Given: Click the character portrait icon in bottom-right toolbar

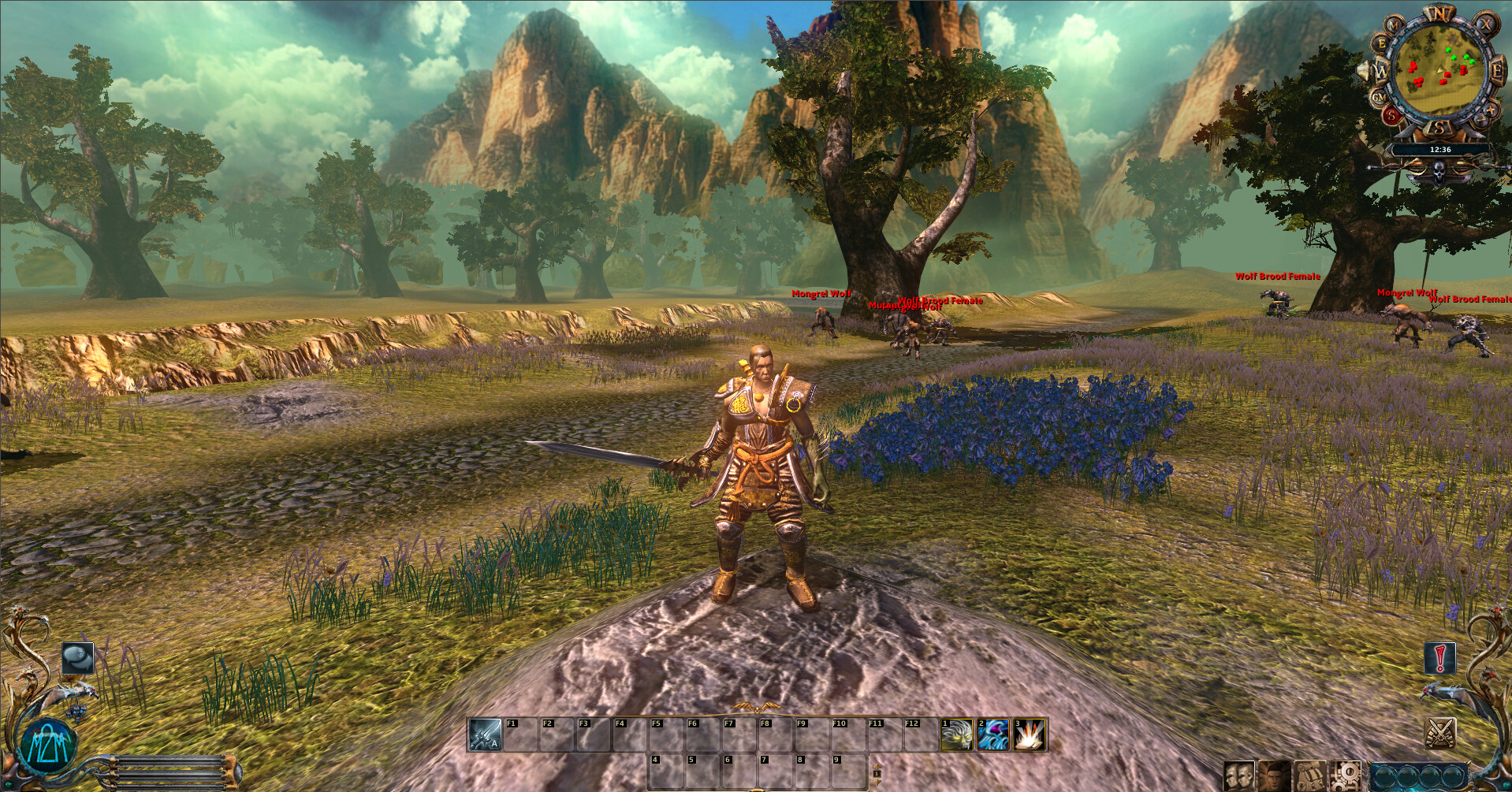Looking at the screenshot, I should (1276, 775).
